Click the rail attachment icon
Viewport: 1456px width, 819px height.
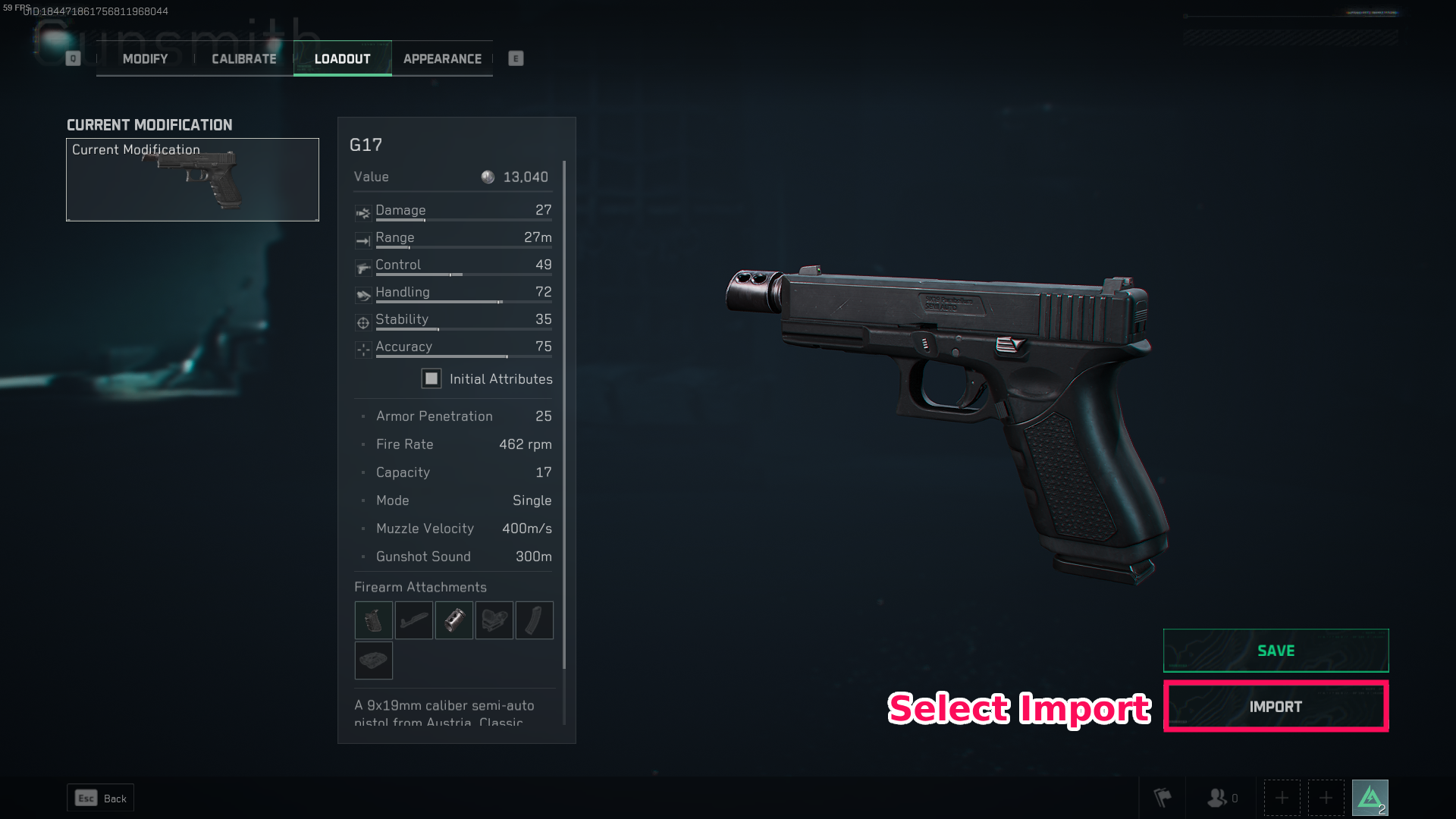pos(413,620)
